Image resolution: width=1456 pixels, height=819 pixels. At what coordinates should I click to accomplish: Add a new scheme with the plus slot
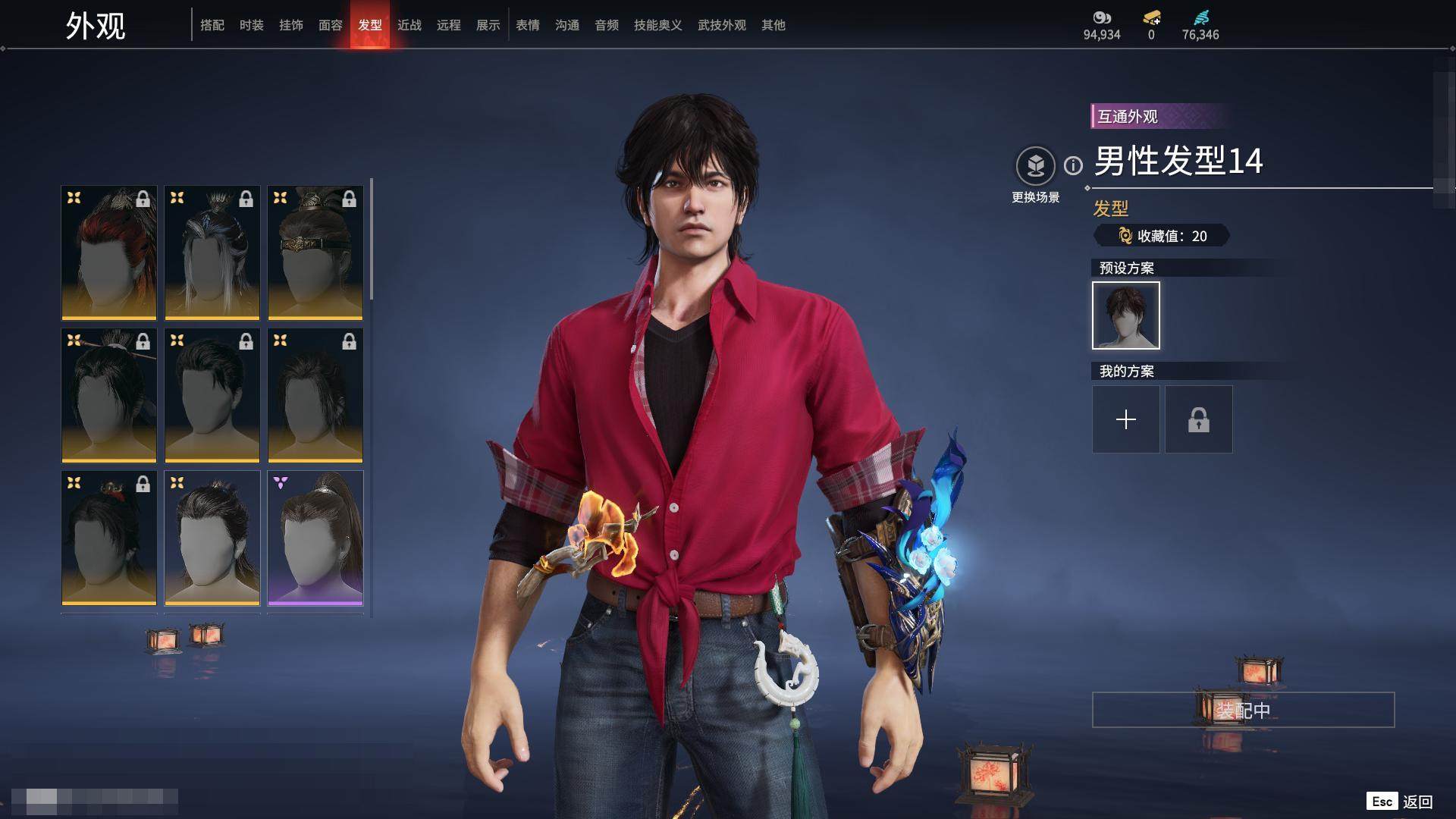pyautogui.click(x=1126, y=419)
